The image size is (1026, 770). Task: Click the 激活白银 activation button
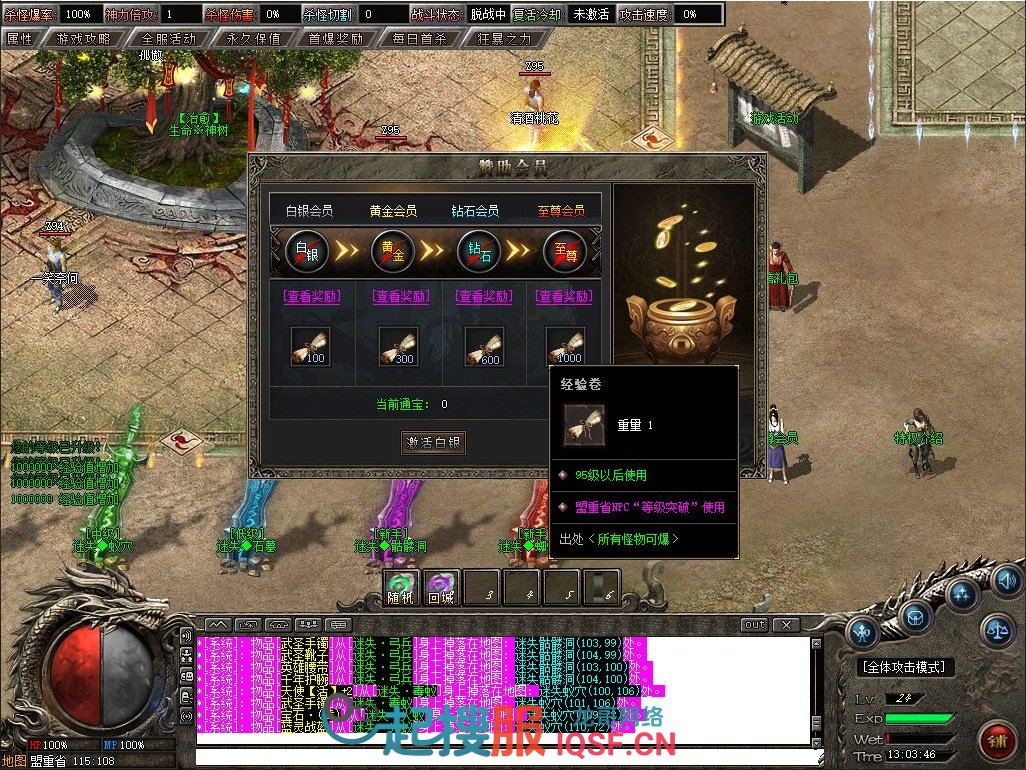tap(435, 442)
